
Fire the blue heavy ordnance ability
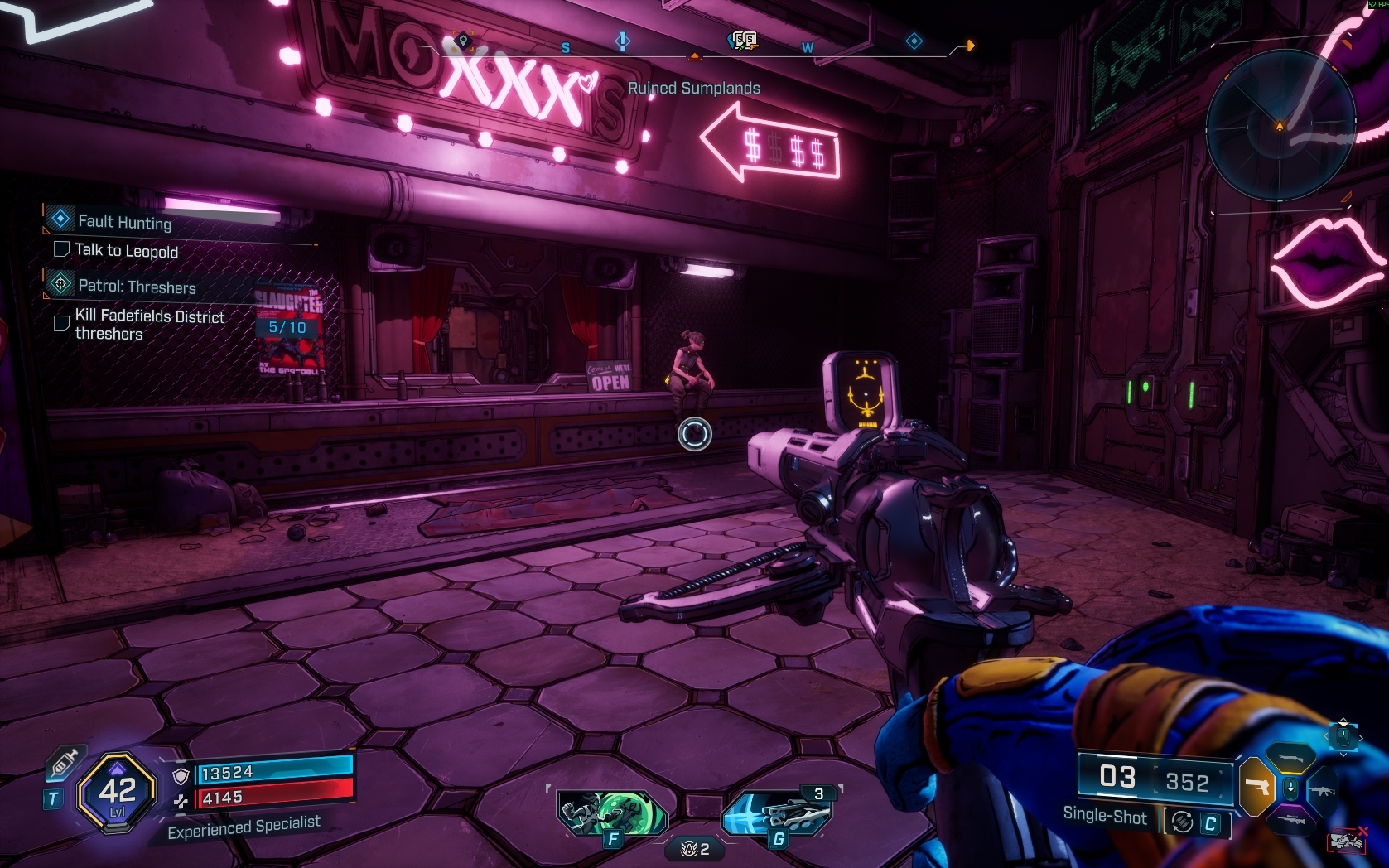pyautogui.click(x=777, y=813)
